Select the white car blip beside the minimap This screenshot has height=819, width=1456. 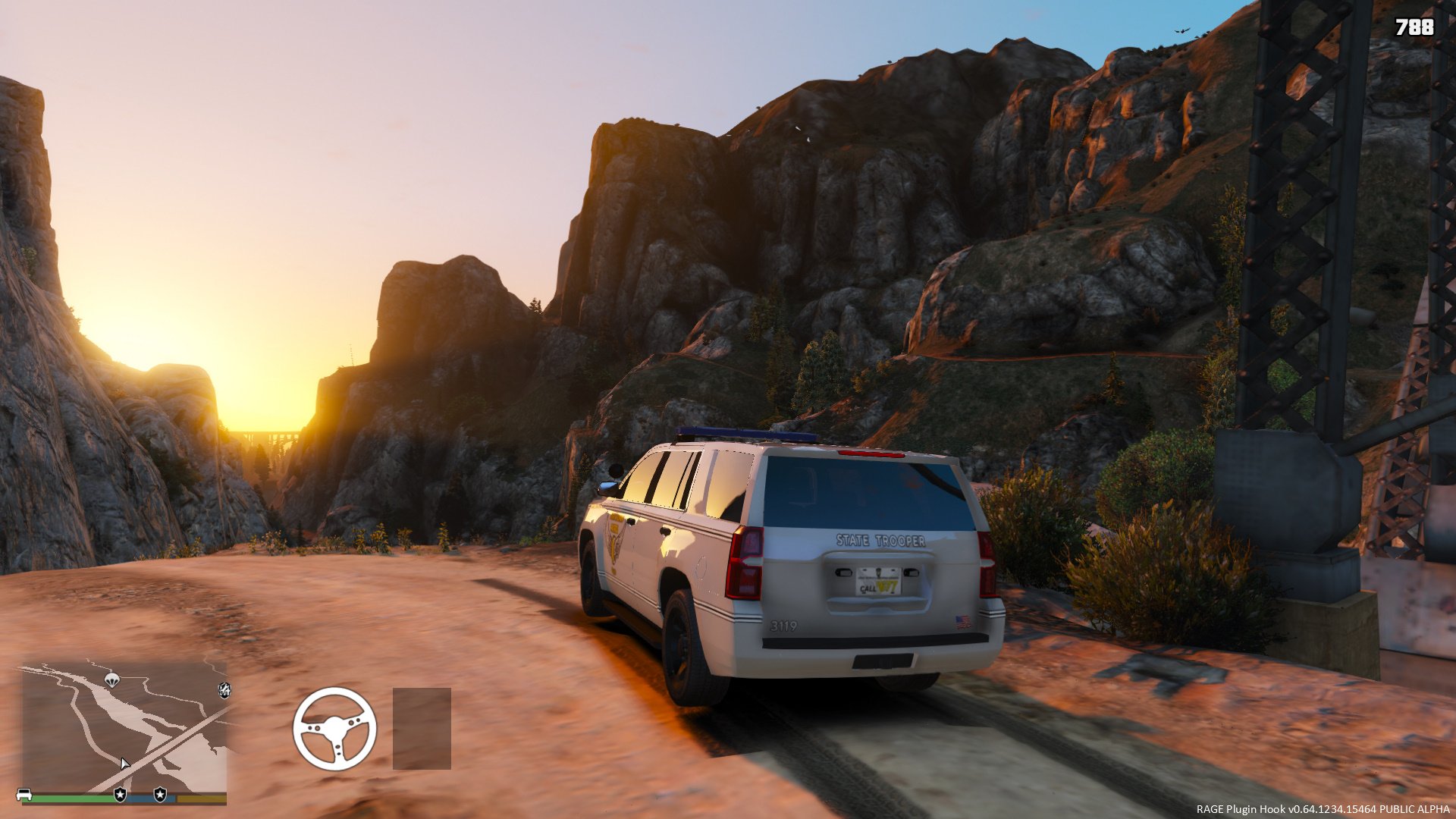pos(24,795)
